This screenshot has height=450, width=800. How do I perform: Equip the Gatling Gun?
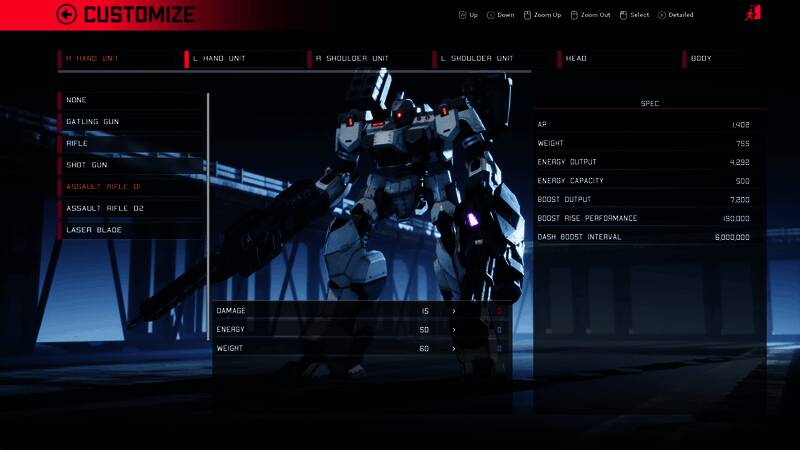tap(132, 122)
